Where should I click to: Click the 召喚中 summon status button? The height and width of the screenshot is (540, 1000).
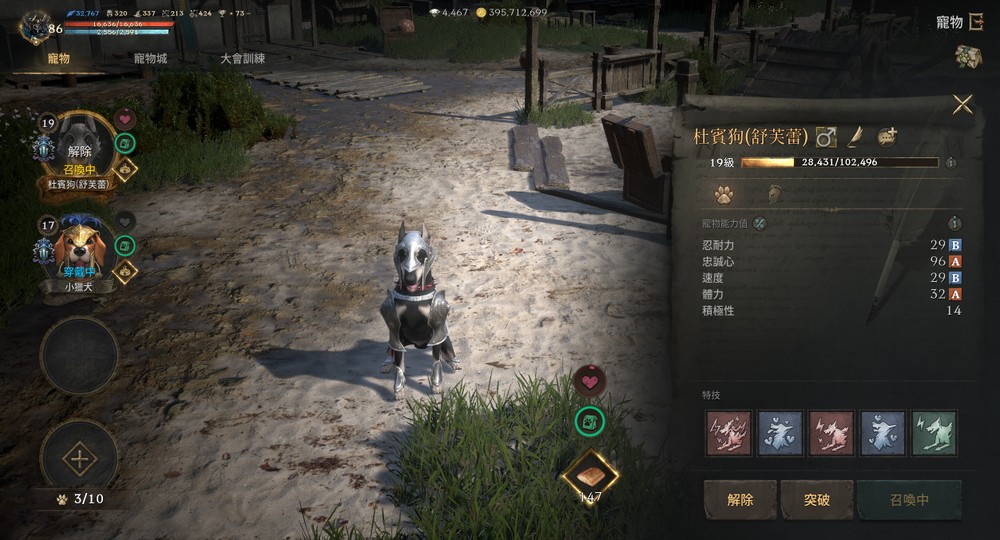909,500
